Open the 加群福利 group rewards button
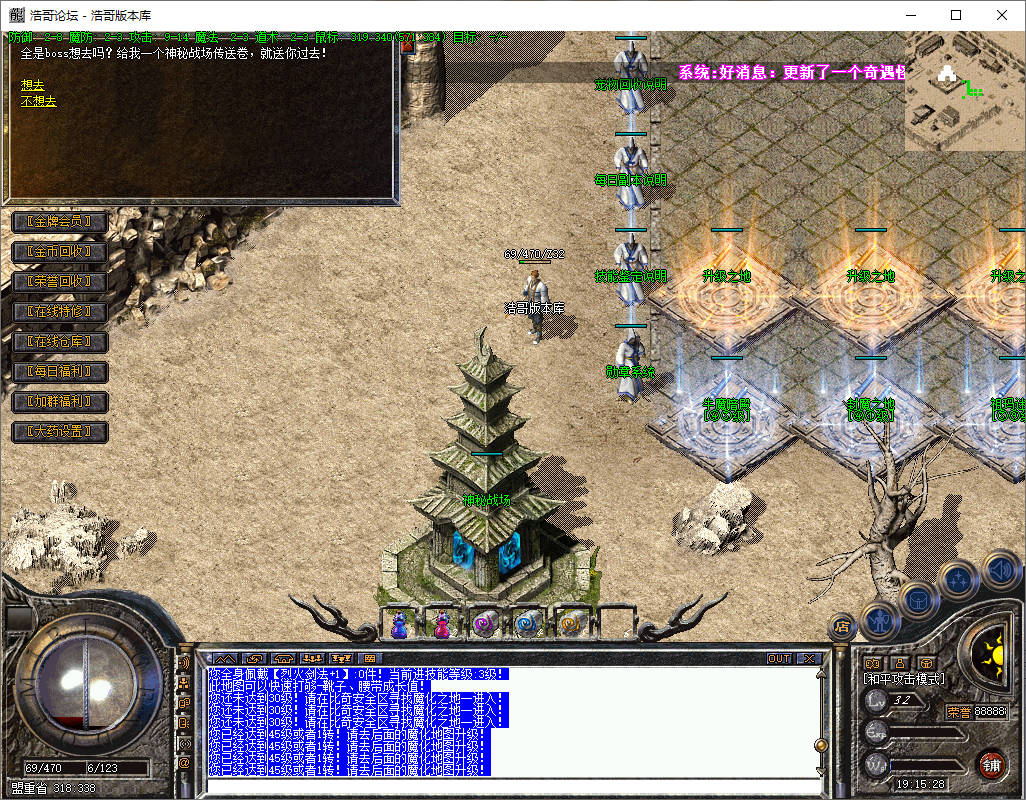The image size is (1026, 800). pos(59,402)
